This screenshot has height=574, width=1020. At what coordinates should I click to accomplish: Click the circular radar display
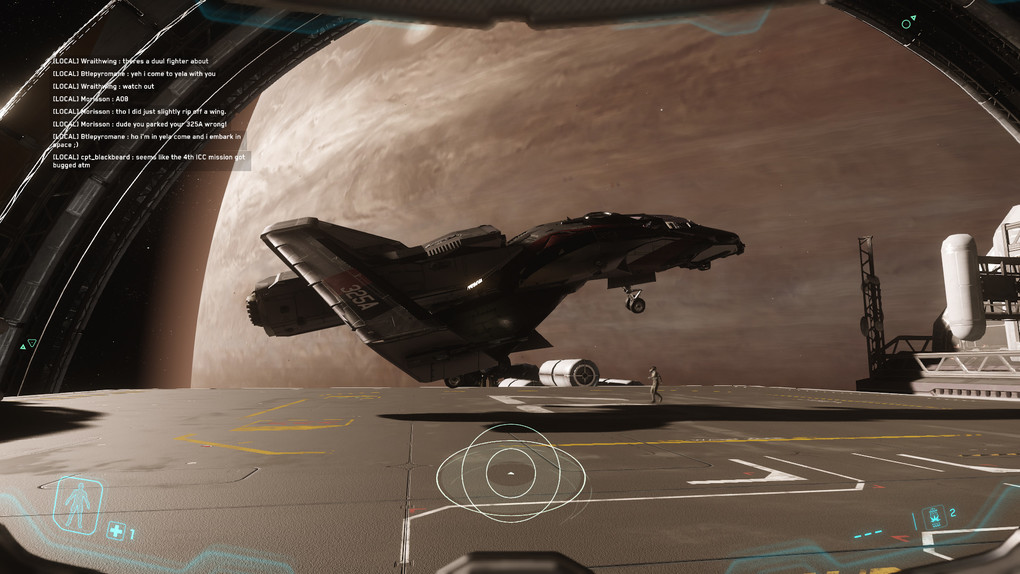coord(510,472)
